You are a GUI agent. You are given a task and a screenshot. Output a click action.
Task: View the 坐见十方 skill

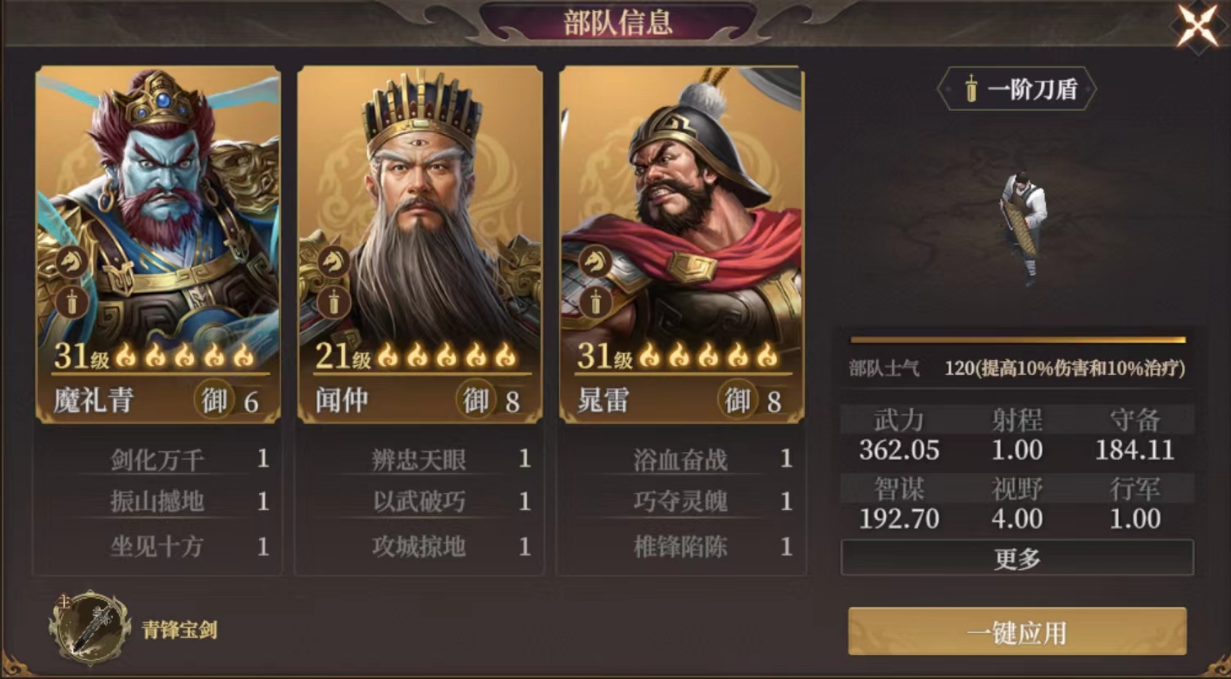(x=157, y=546)
